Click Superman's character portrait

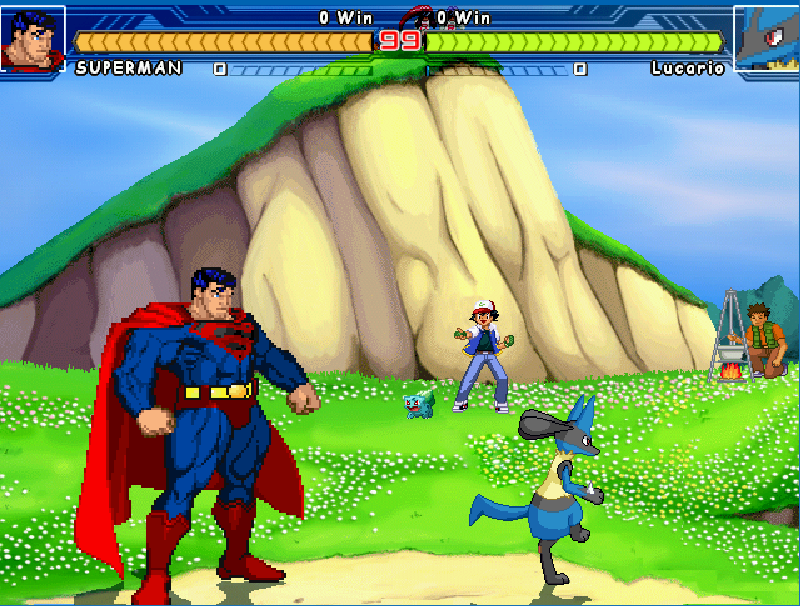pos(32,38)
